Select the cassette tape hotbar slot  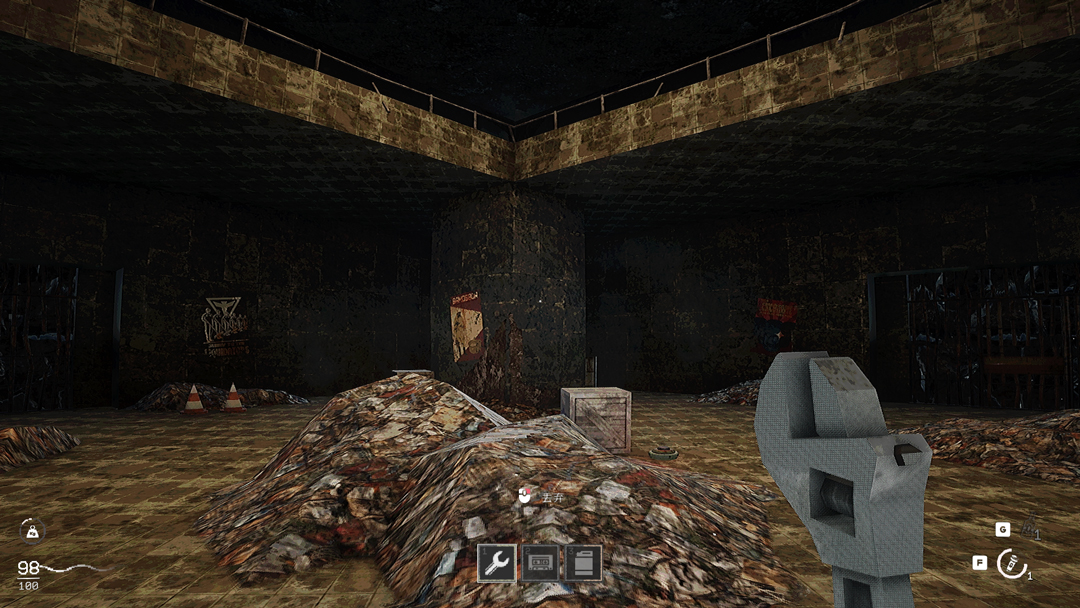[x=540, y=563]
